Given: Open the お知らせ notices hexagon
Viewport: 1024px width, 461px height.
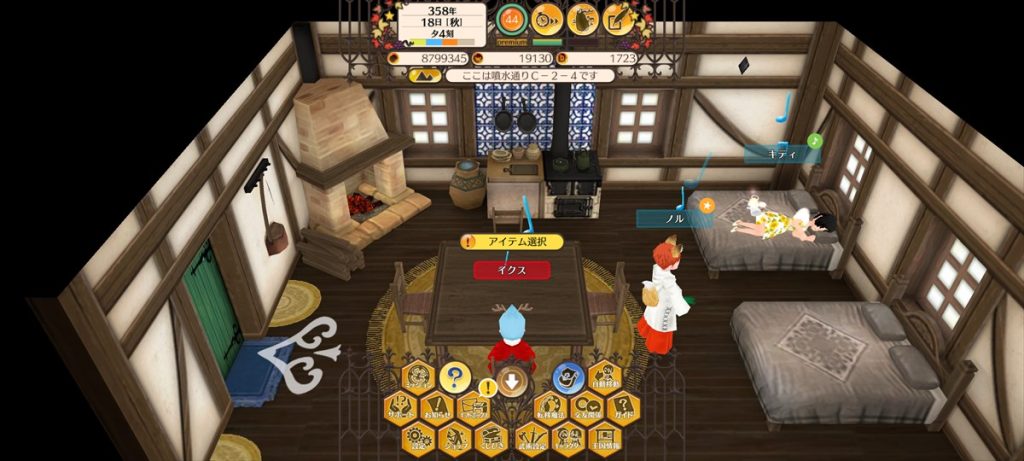Looking at the screenshot, I should [x=436, y=408].
